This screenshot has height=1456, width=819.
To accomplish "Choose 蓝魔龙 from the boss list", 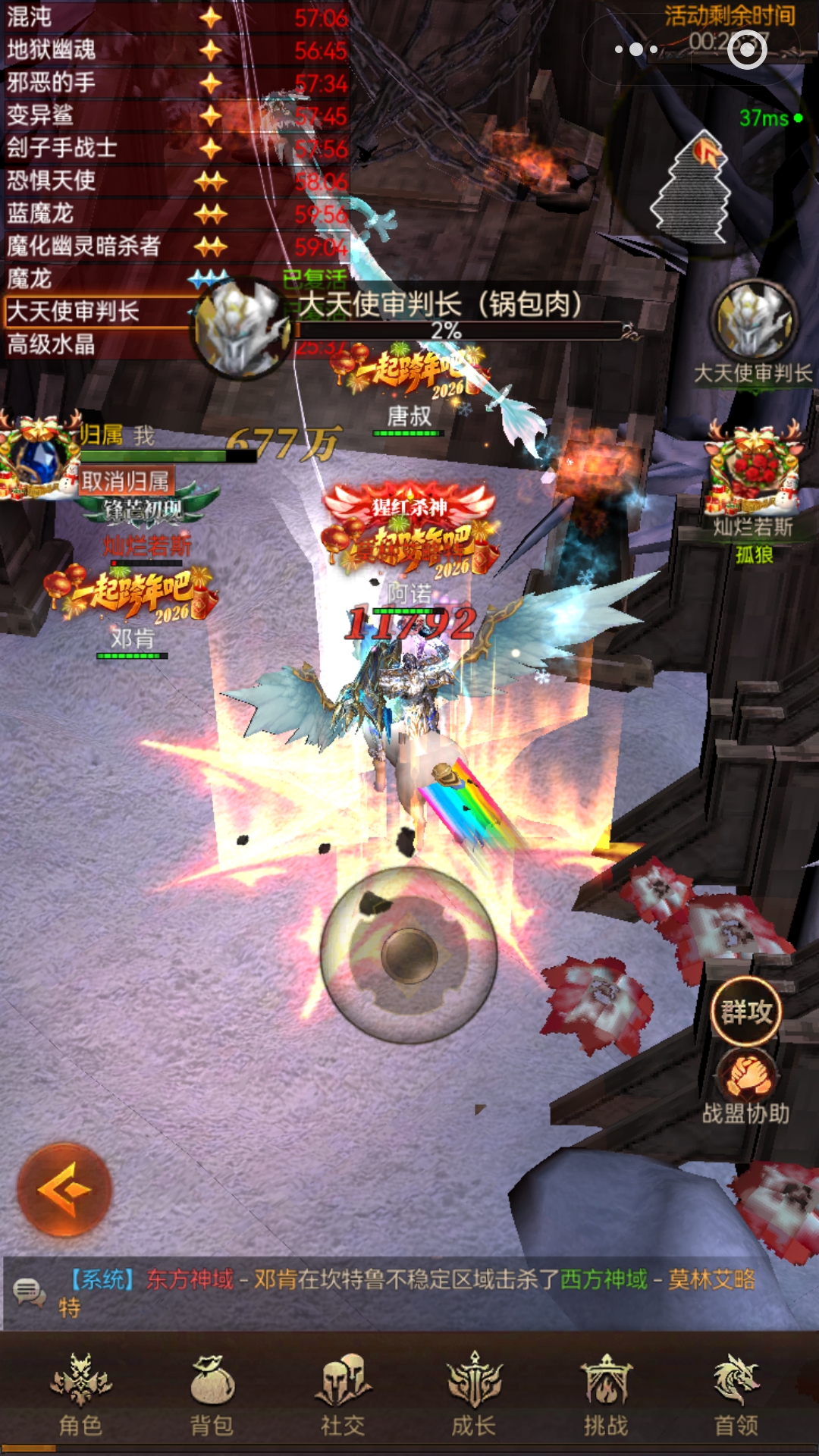I will (x=99, y=214).
